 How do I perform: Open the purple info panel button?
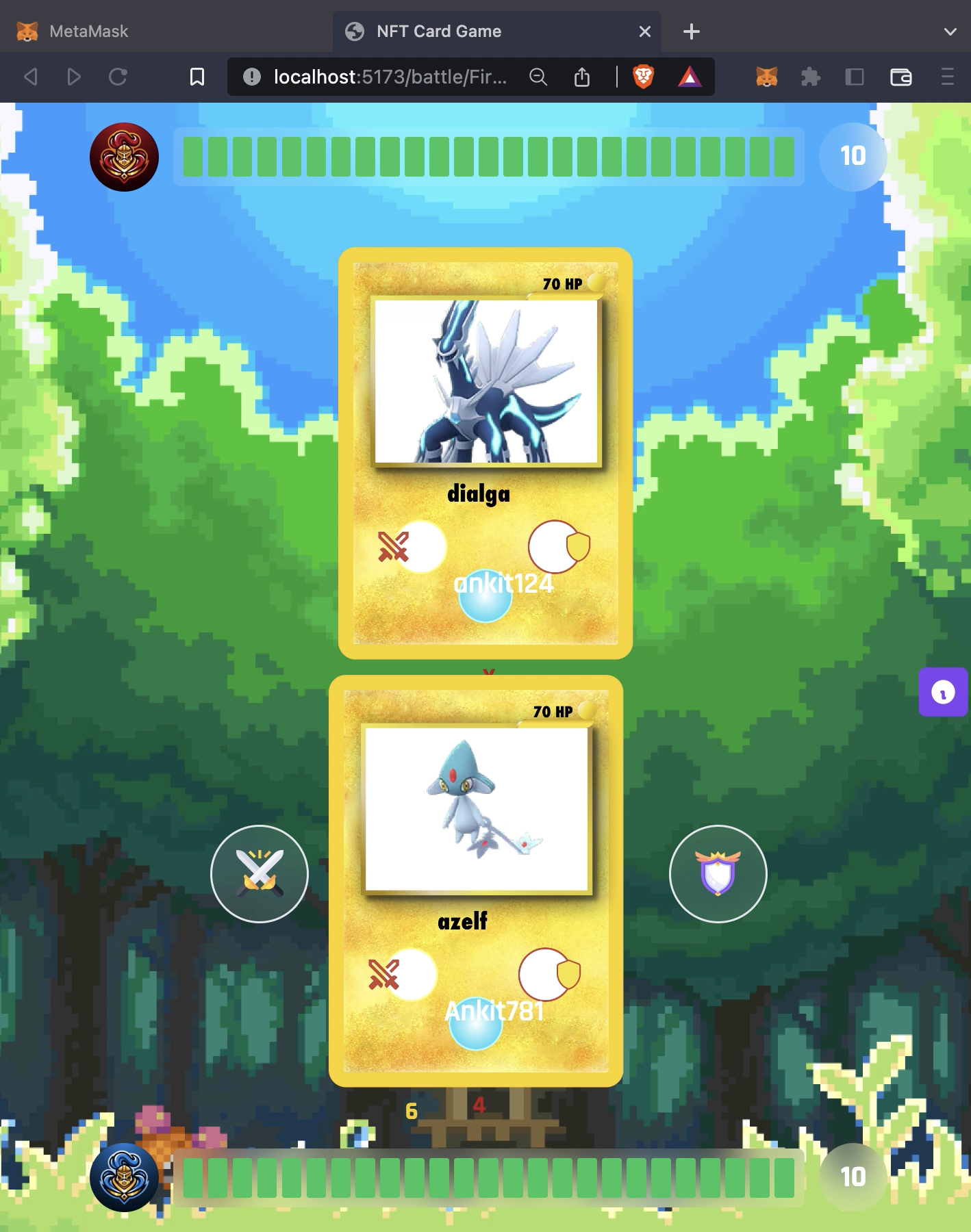(x=944, y=694)
